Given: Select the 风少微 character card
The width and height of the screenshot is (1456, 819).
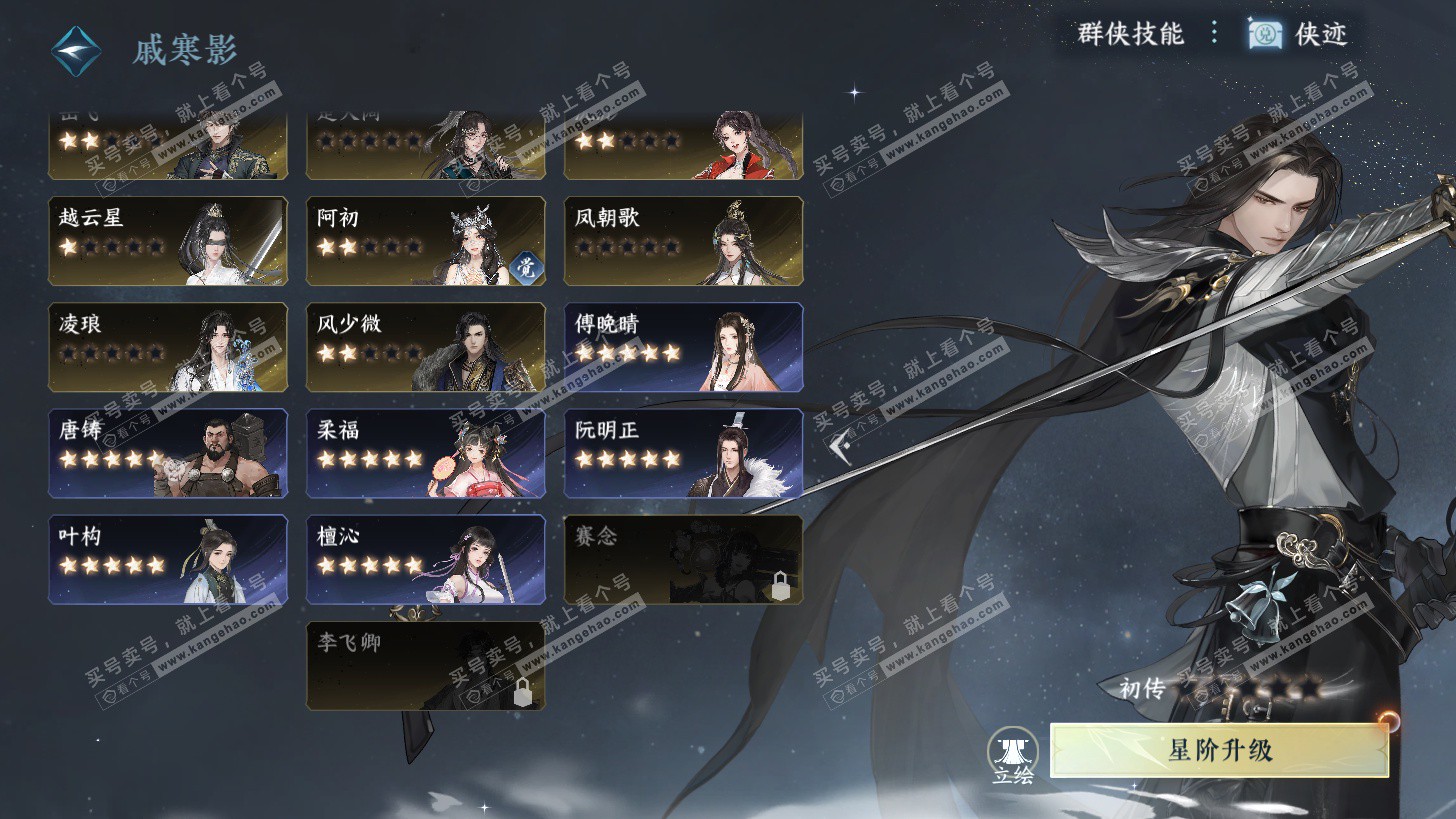Looking at the screenshot, I should [x=425, y=347].
